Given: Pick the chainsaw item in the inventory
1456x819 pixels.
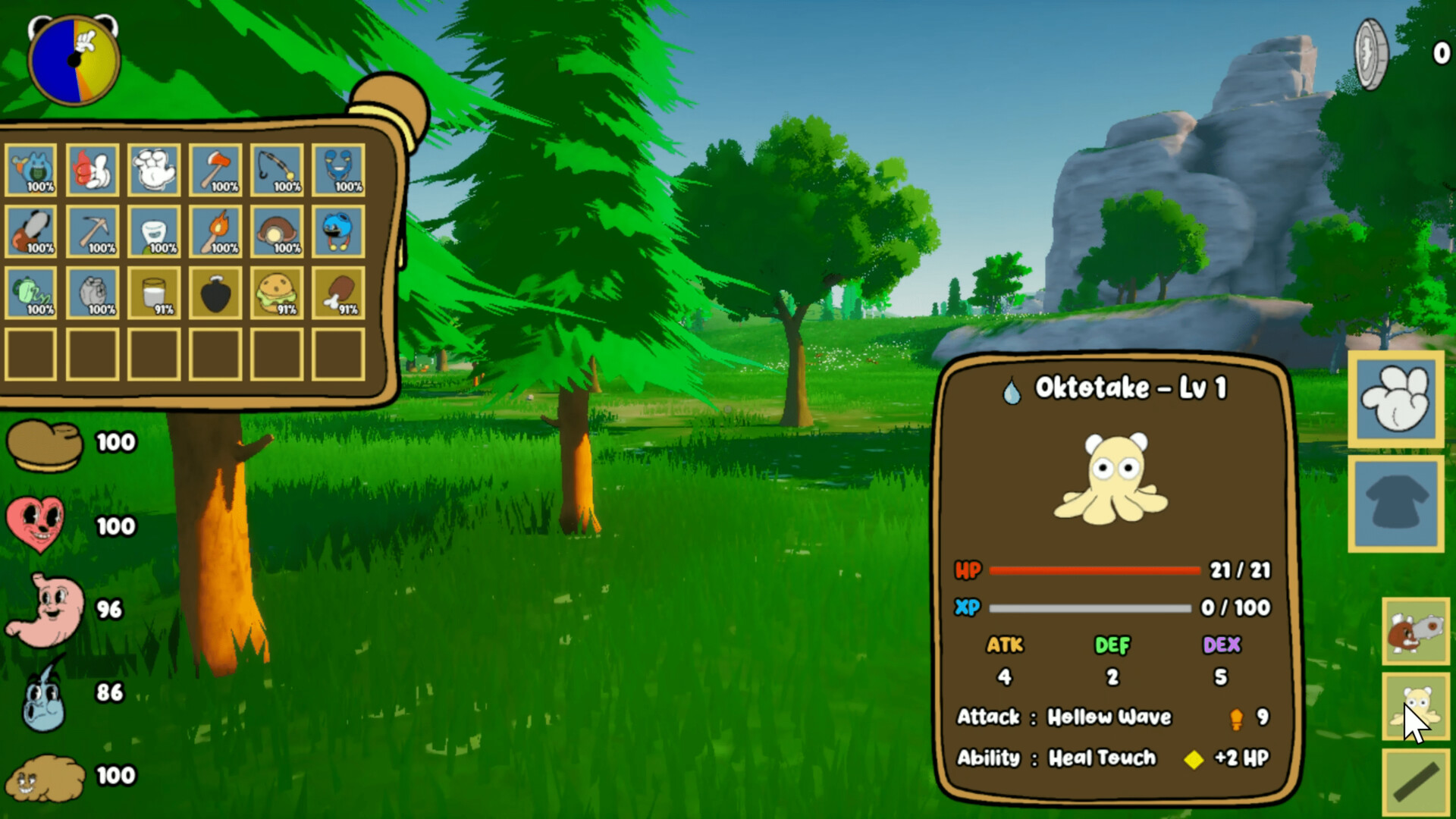Looking at the screenshot, I should tap(30, 231).
